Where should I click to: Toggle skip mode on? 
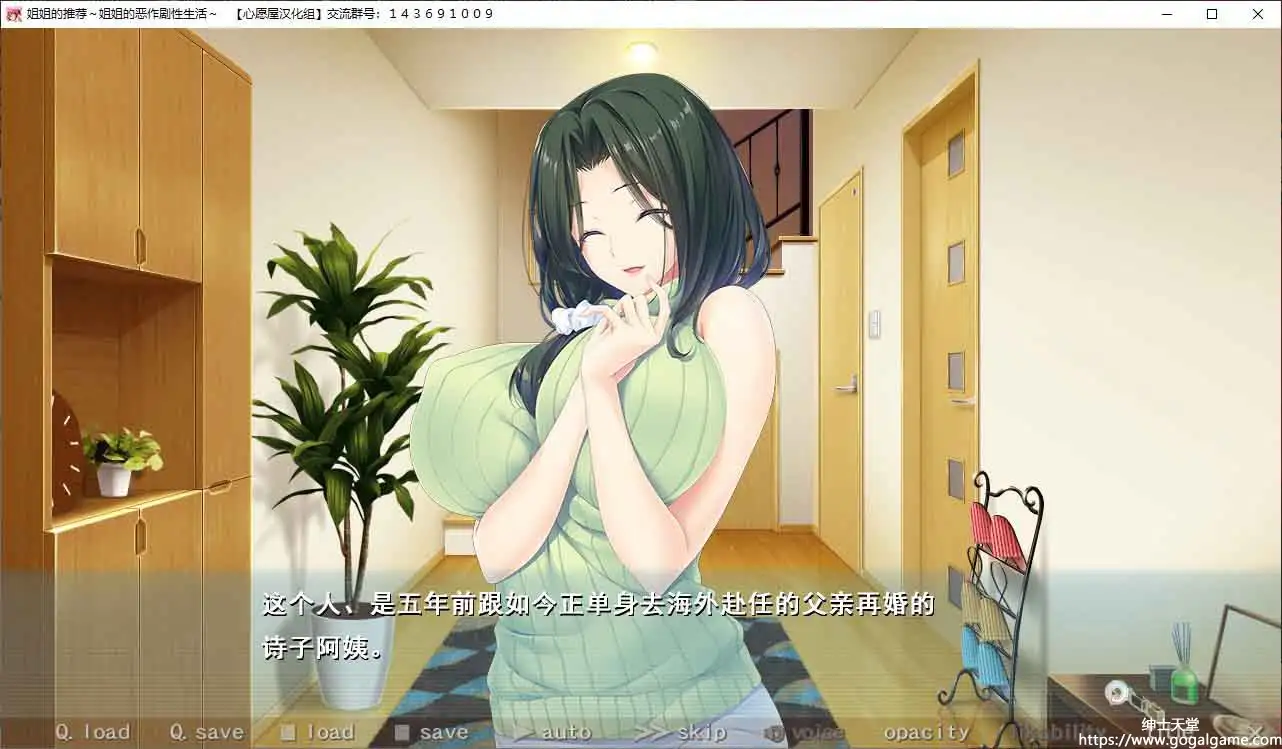coord(700,731)
